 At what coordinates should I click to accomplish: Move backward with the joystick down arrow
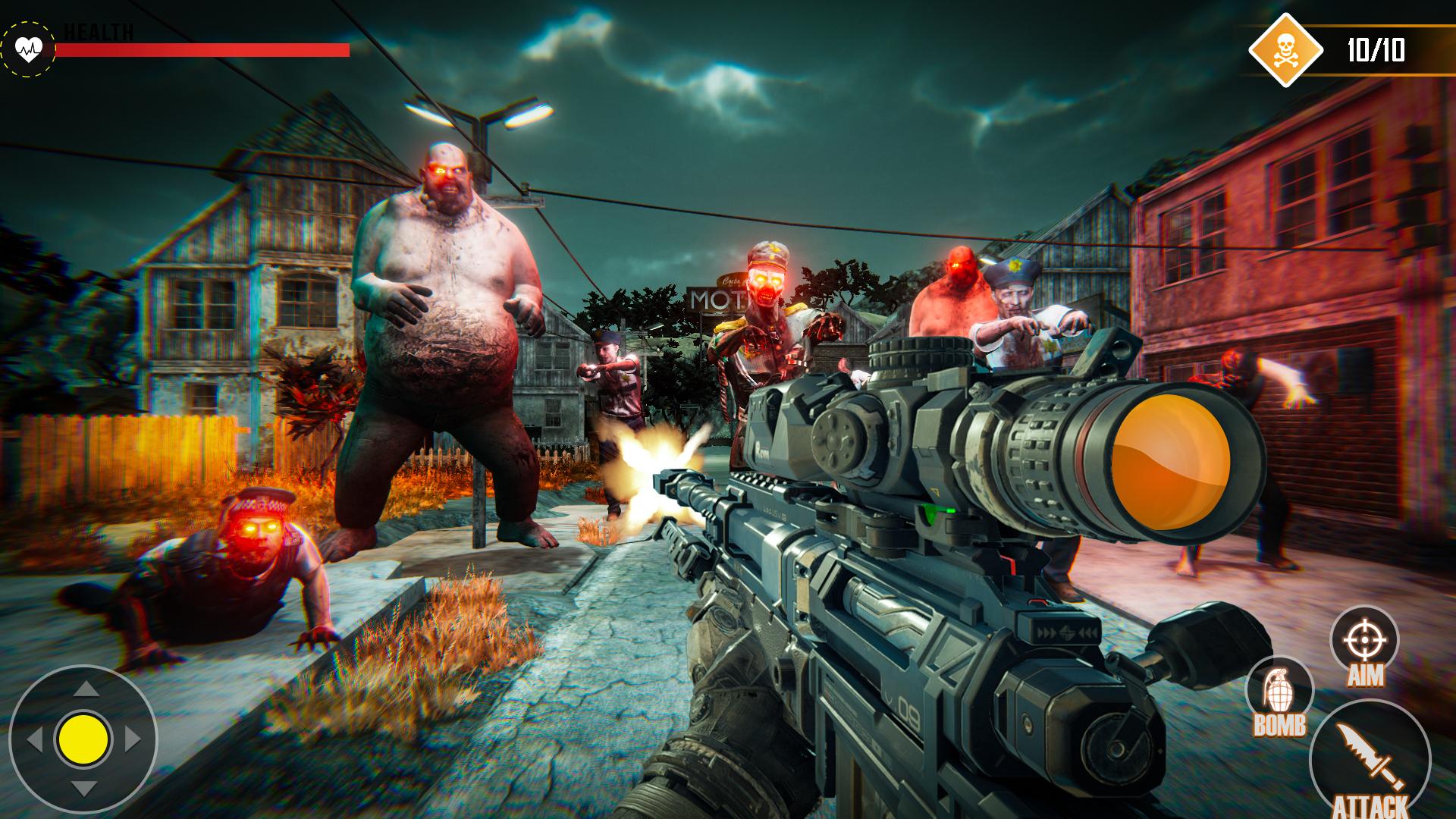(84, 788)
